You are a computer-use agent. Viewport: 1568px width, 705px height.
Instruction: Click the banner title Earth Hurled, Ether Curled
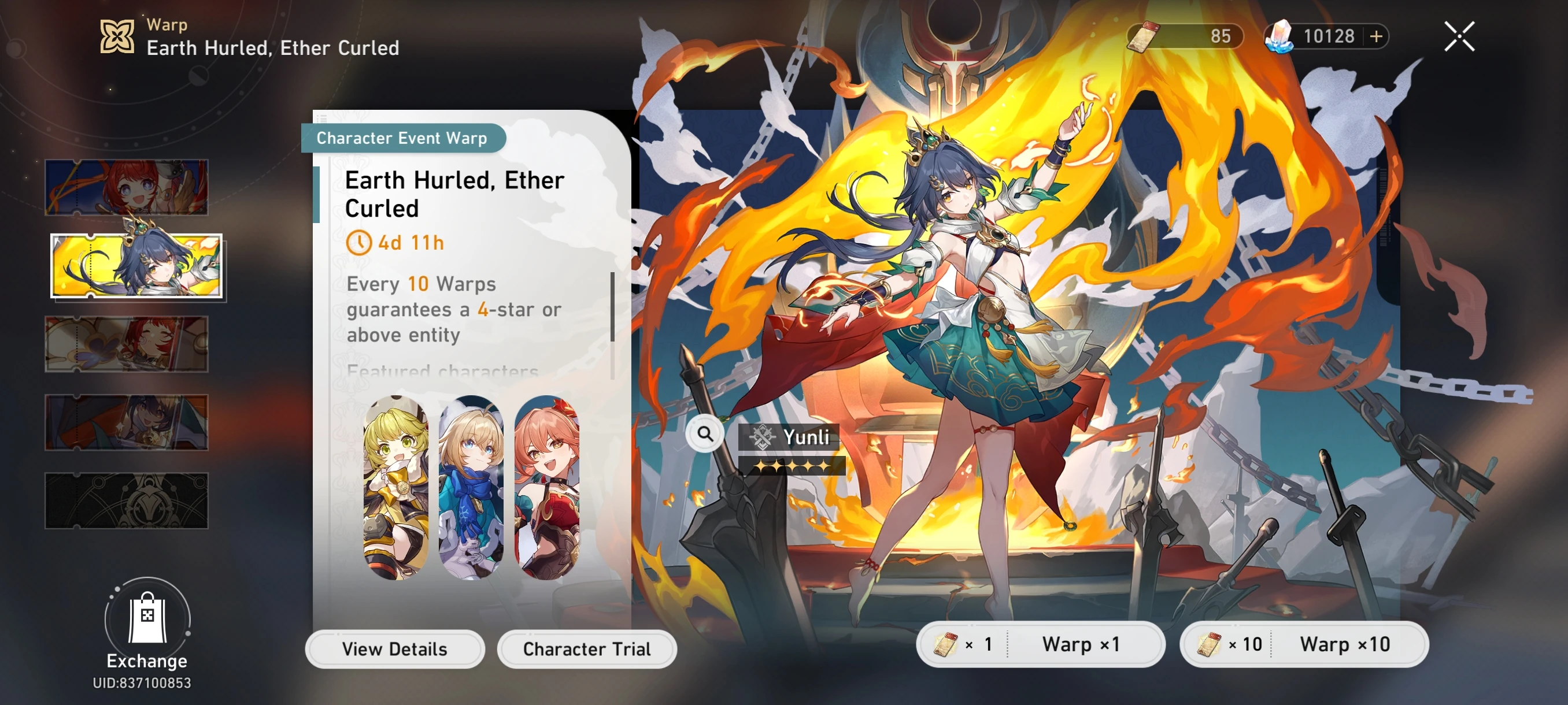pyautogui.click(x=454, y=194)
